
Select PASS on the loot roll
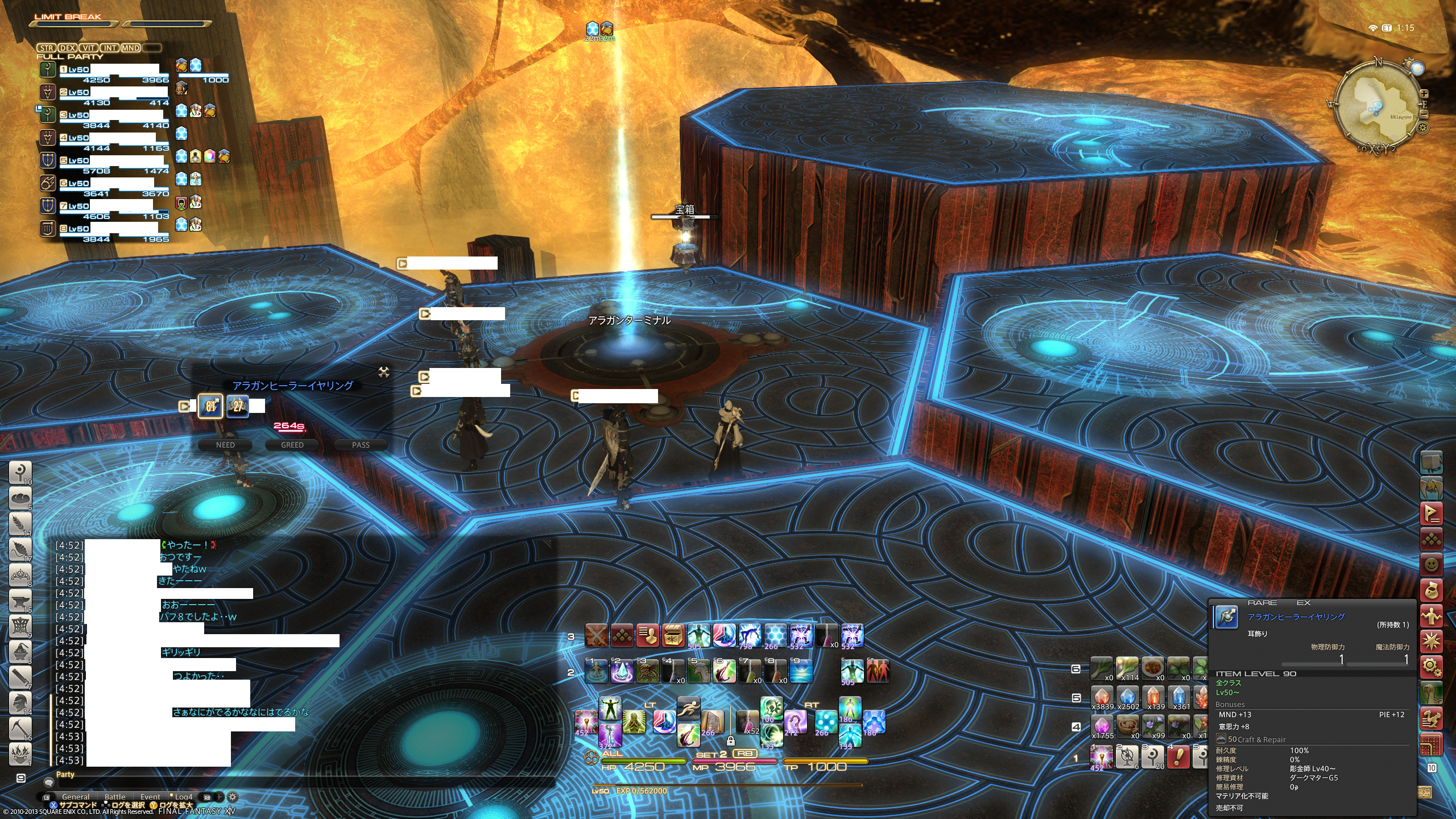(361, 445)
